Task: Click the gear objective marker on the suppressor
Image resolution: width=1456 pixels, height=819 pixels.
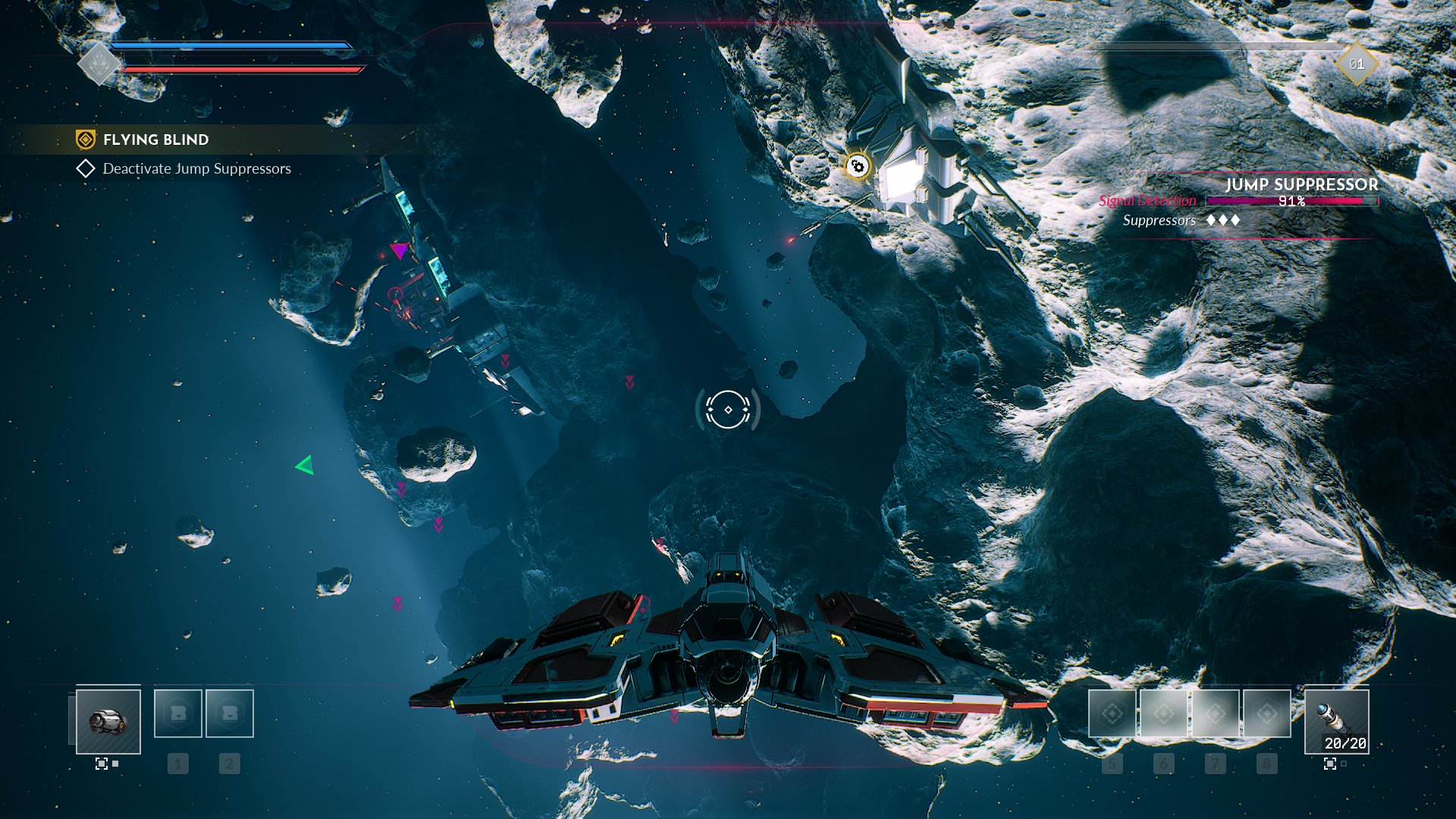Action: click(x=857, y=165)
